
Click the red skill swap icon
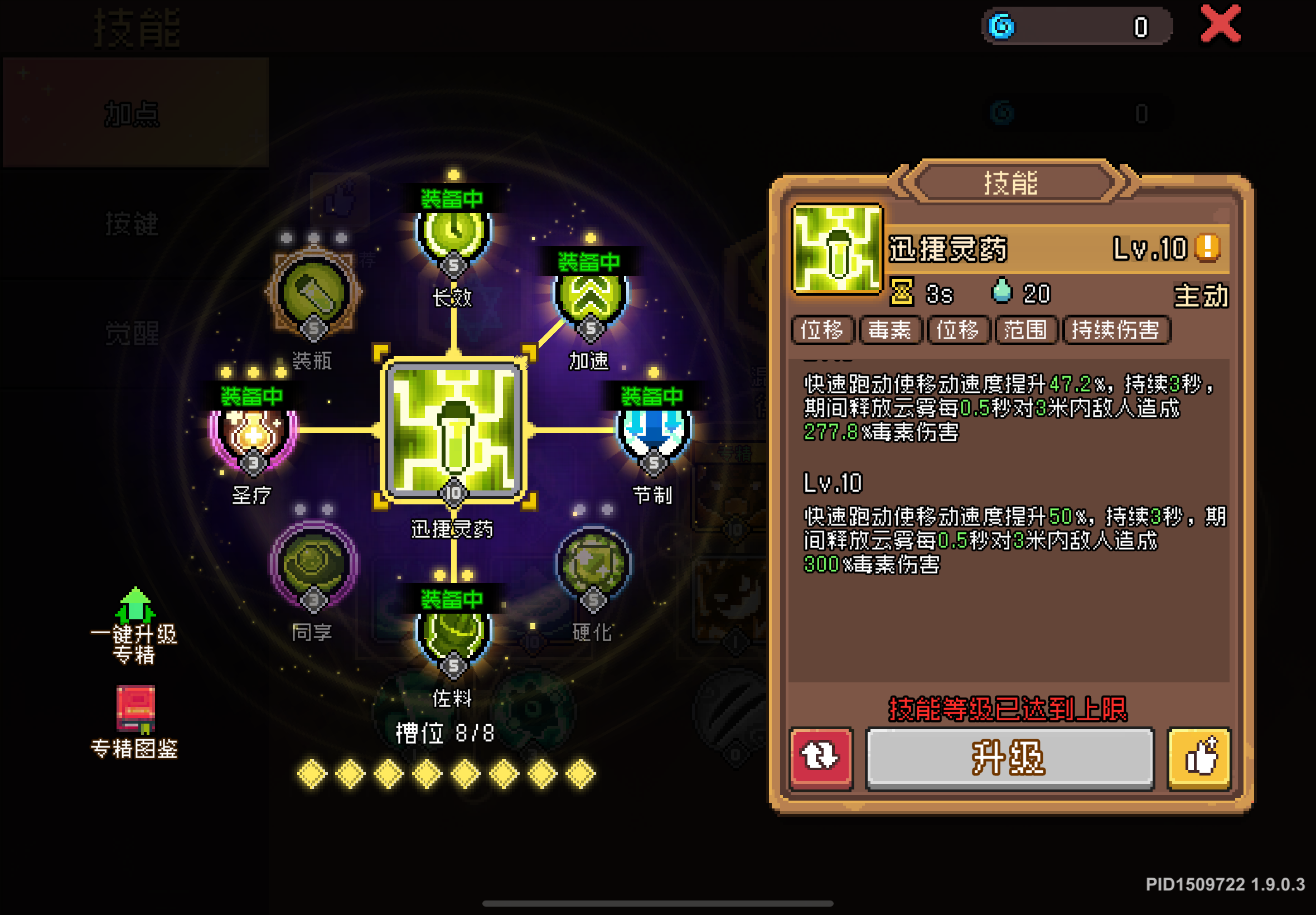coord(821,758)
